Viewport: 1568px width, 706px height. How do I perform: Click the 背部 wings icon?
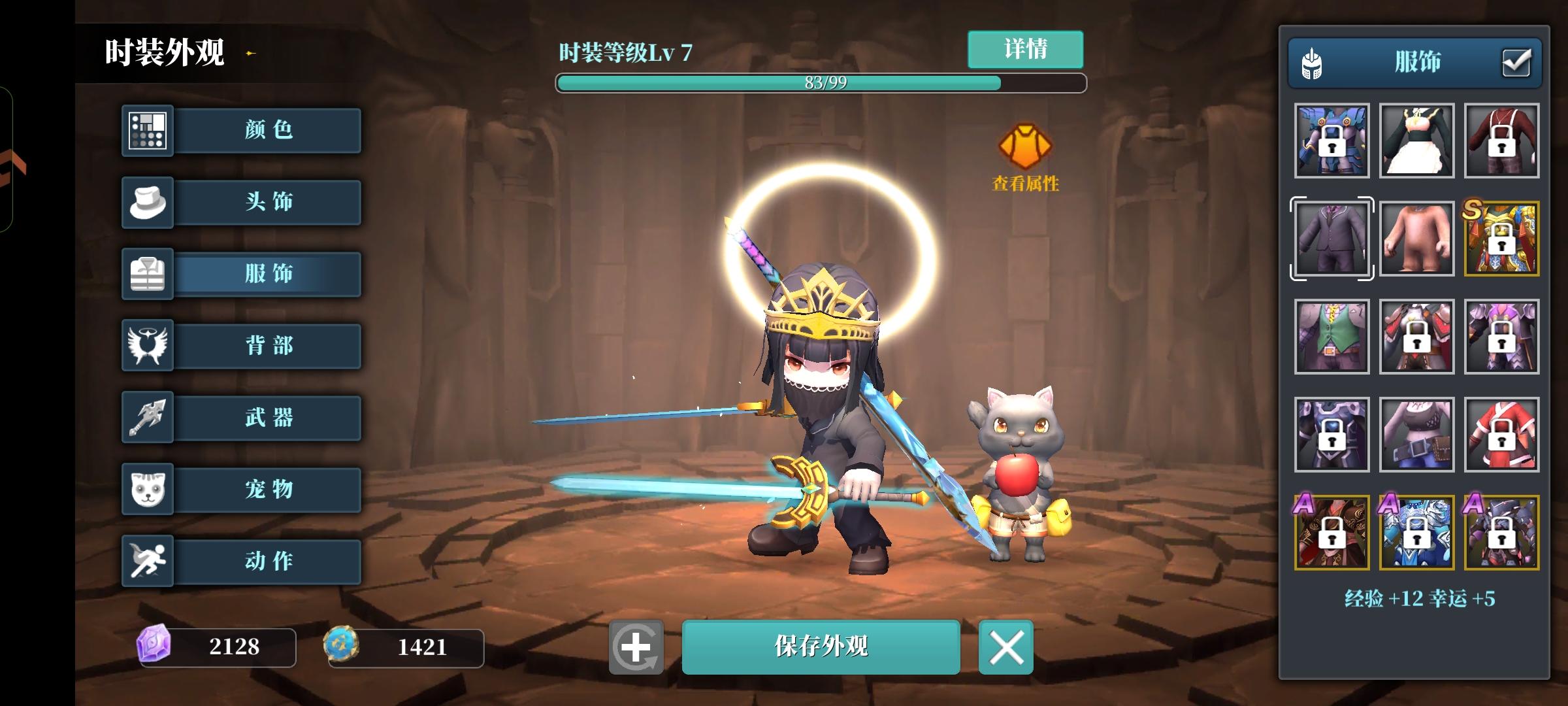[x=147, y=346]
